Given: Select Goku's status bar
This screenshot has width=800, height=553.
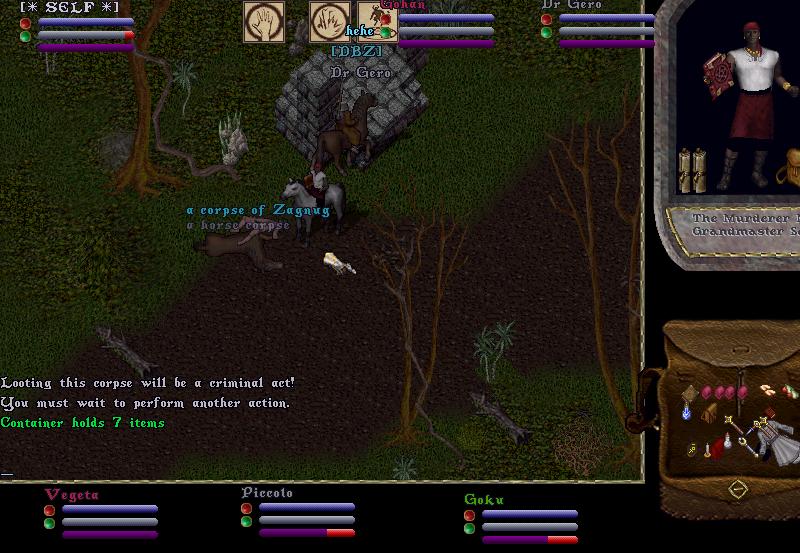Looking at the screenshot, I should coord(521,520).
